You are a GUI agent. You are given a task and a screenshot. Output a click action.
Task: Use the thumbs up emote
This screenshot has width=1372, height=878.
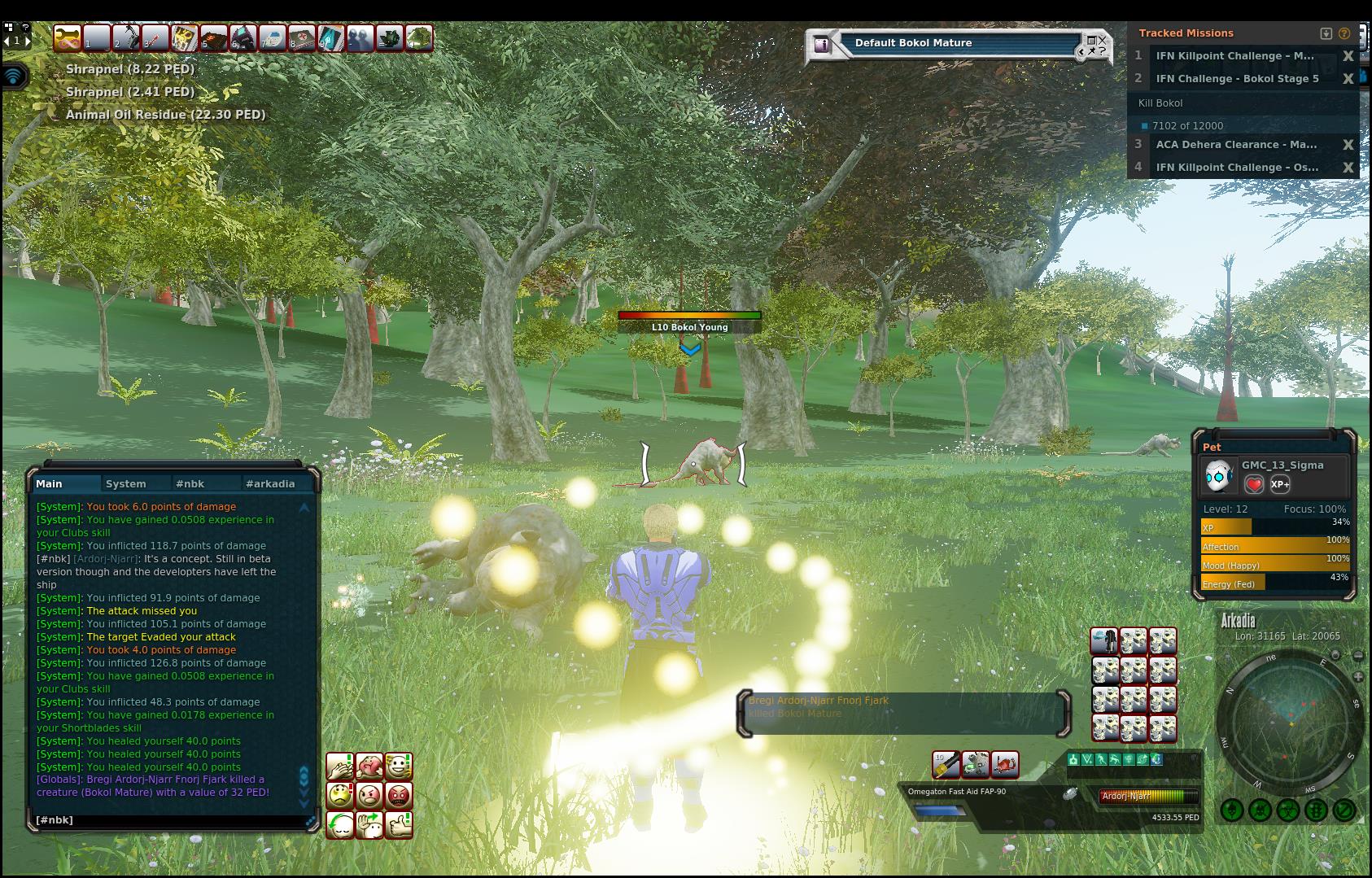[x=399, y=824]
